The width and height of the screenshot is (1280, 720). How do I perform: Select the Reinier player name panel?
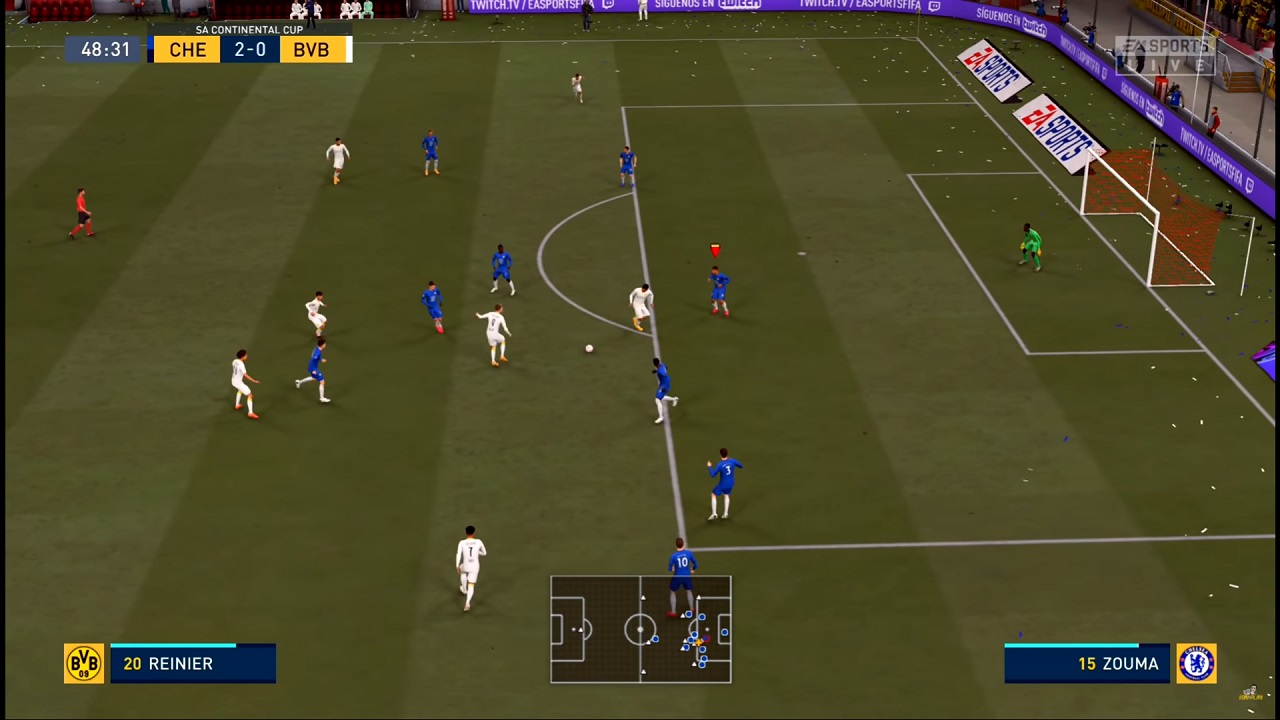(193, 664)
